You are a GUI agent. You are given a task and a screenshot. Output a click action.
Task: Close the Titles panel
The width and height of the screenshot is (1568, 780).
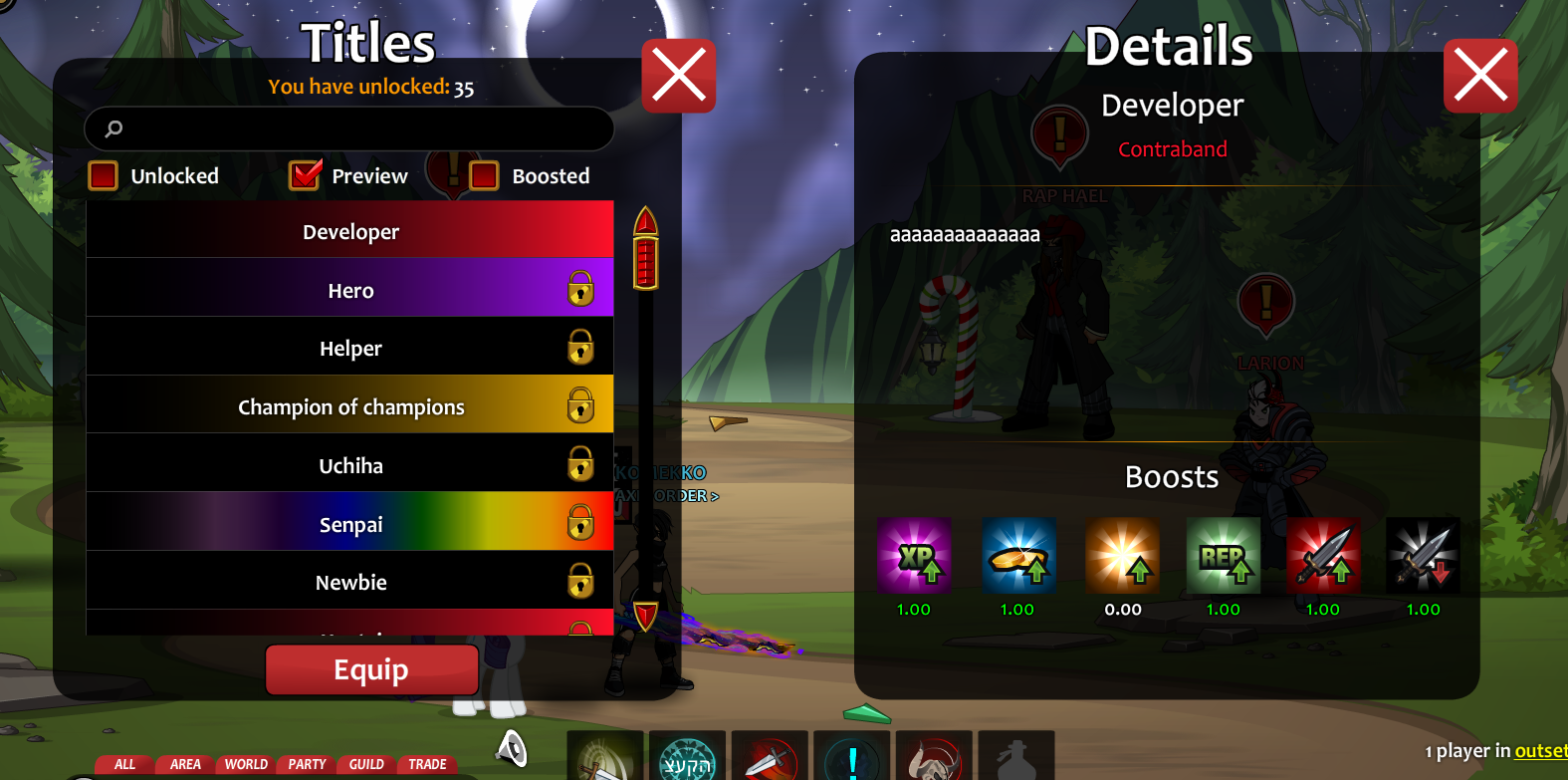679,76
